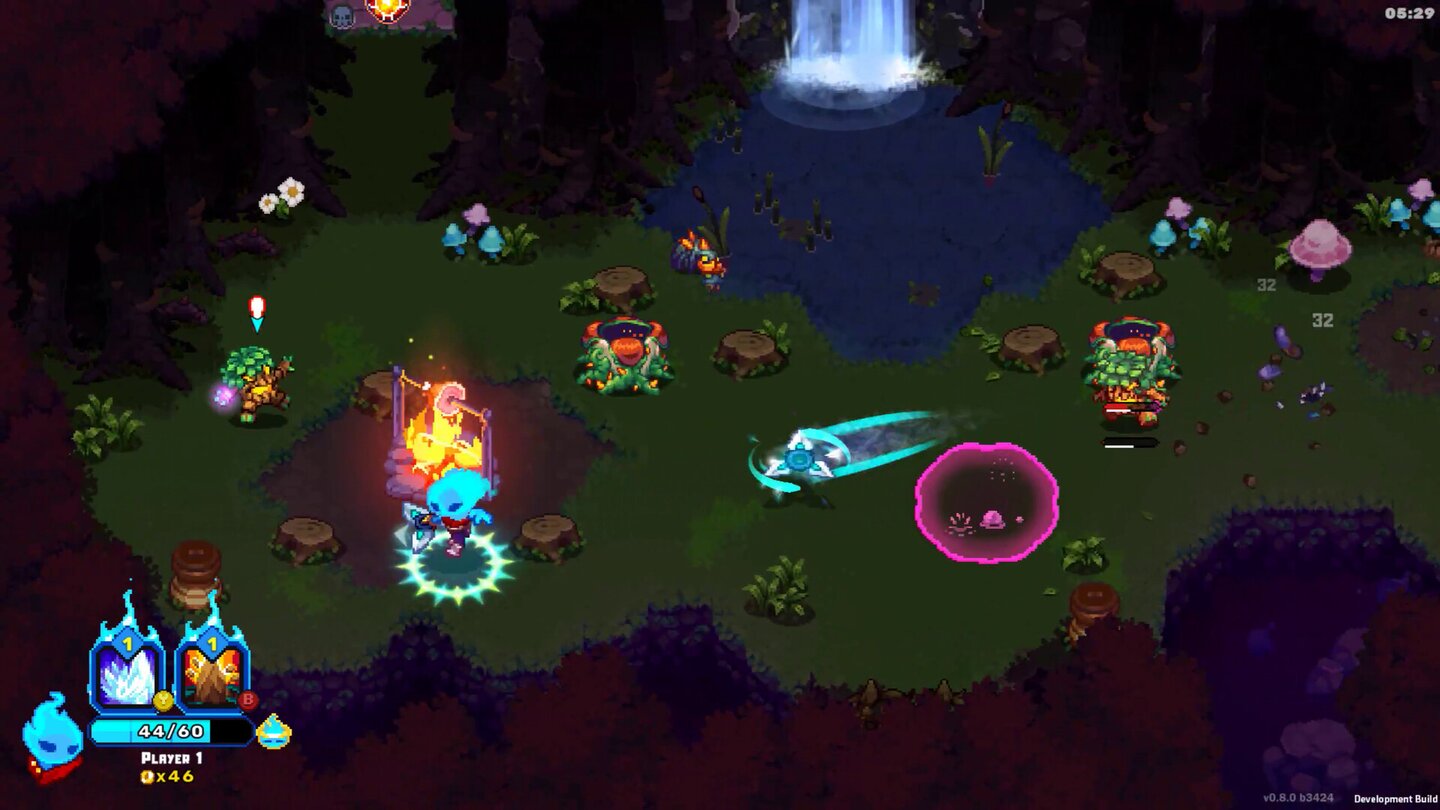The width and height of the screenshot is (1440, 810).
Task: Click the red B button badge
Action: click(x=248, y=700)
